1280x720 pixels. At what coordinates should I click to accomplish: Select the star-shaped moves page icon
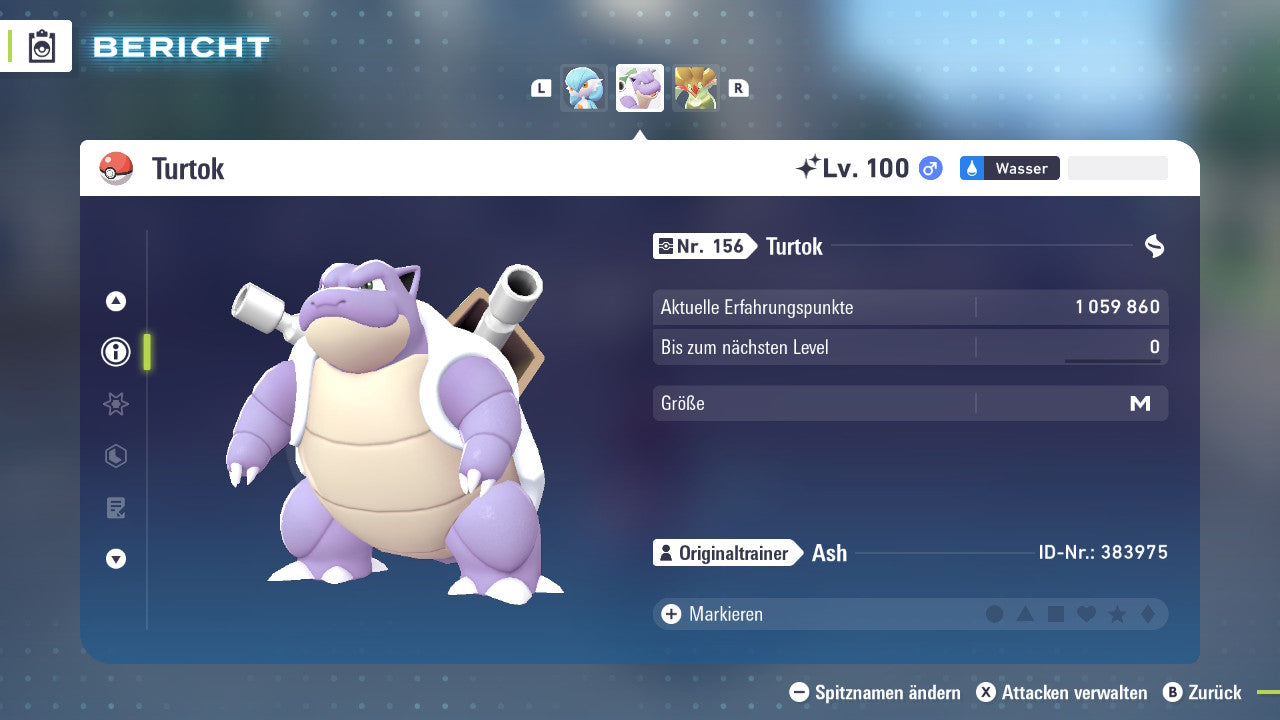point(116,404)
